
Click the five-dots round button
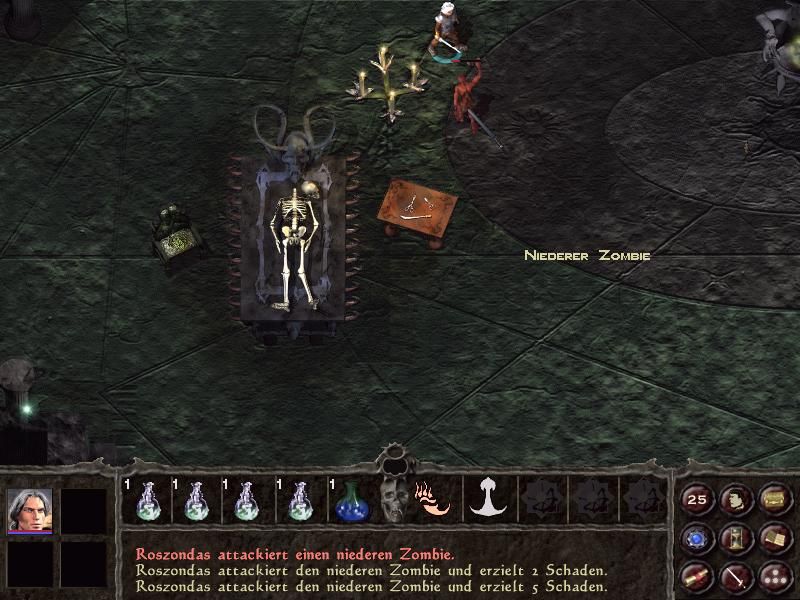coord(773,576)
